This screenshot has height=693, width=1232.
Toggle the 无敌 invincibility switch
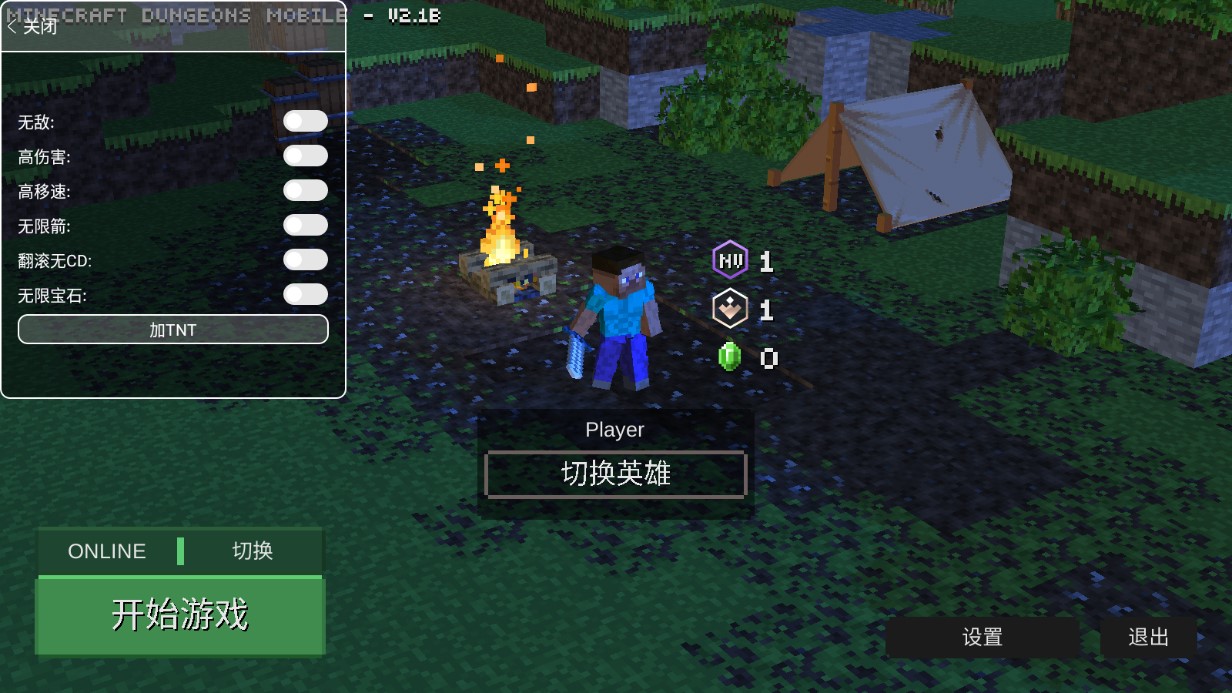coord(305,122)
